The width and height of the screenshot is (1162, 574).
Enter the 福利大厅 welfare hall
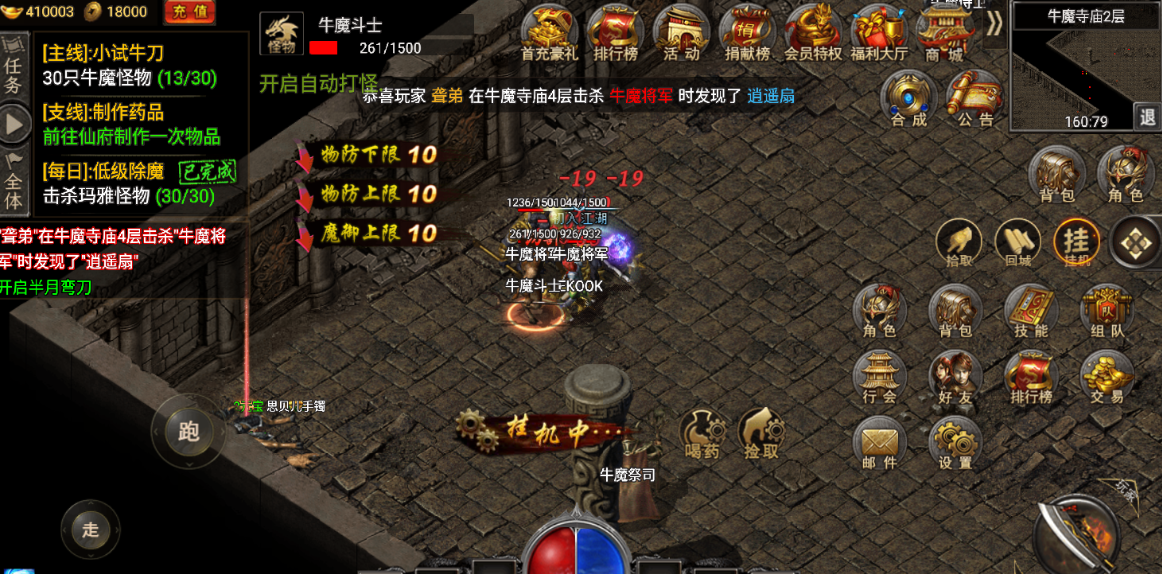pyautogui.click(x=878, y=32)
